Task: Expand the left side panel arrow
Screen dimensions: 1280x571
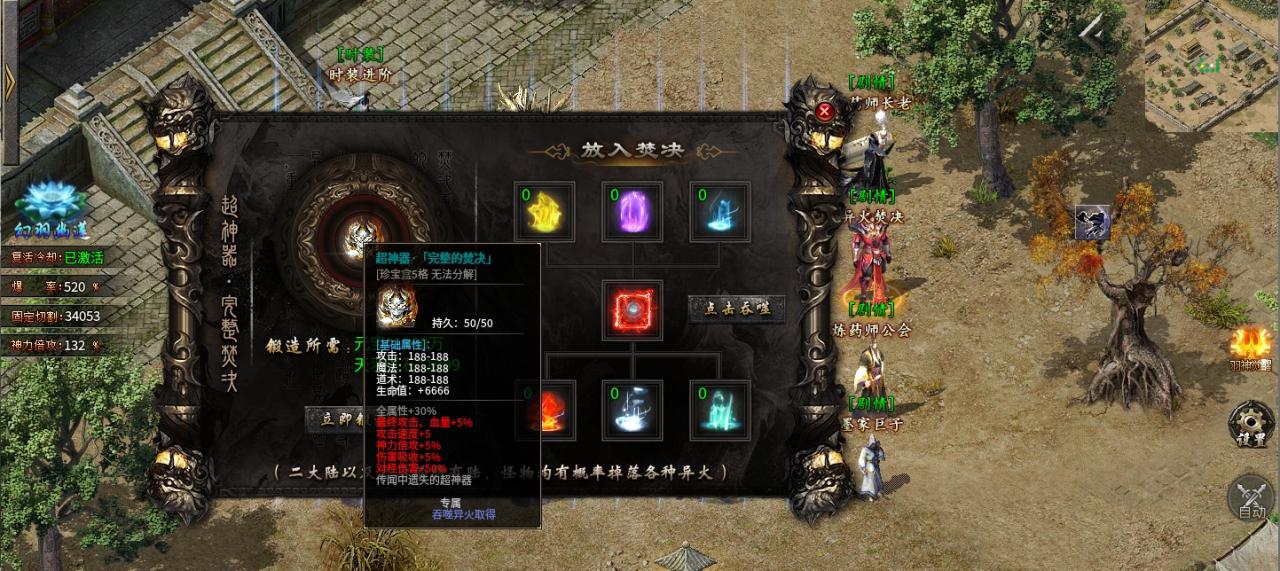Action: point(10,82)
